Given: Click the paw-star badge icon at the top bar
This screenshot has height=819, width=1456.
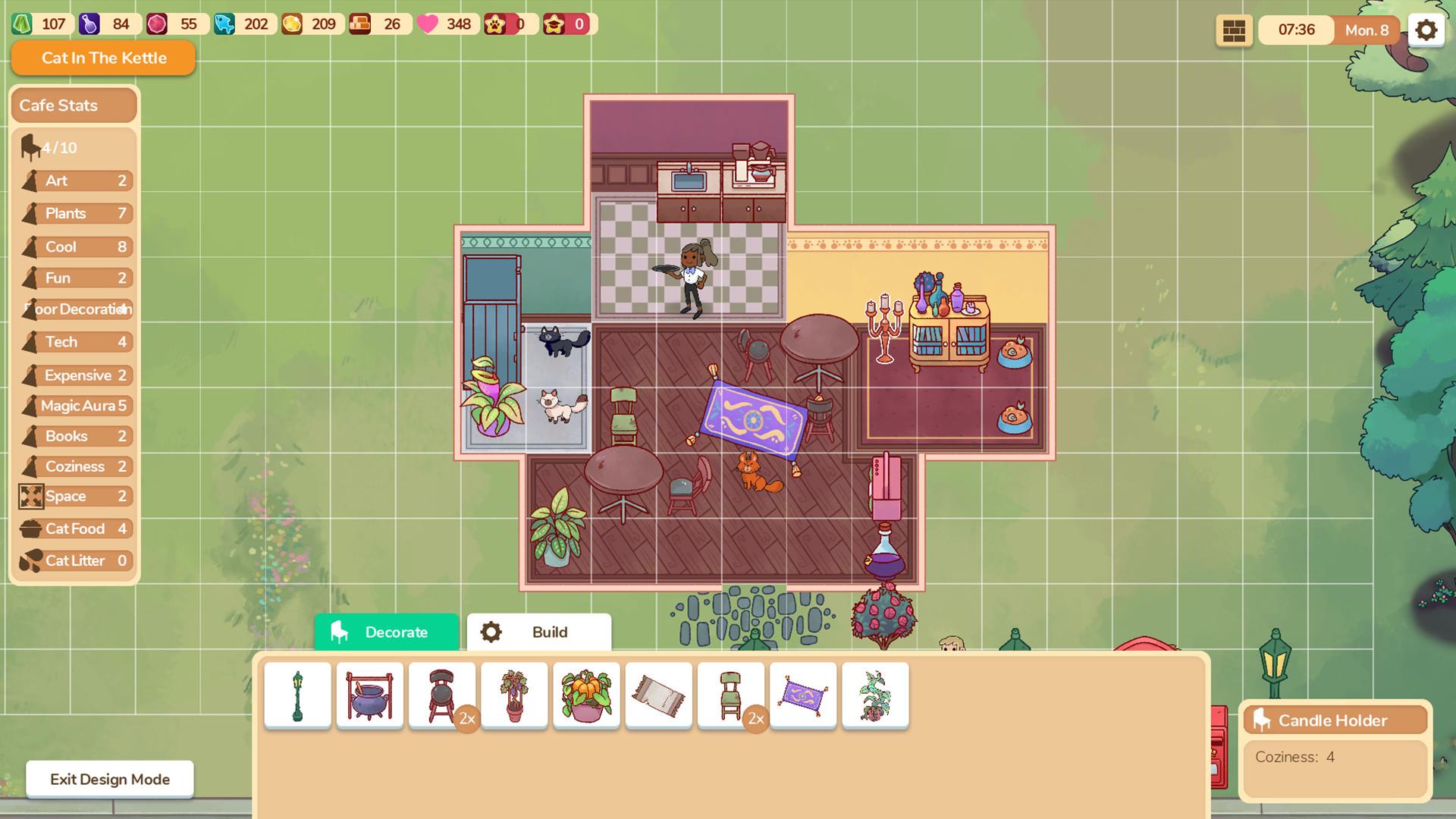Looking at the screenshot, I should pyautogui.click(x=497, y=24).
